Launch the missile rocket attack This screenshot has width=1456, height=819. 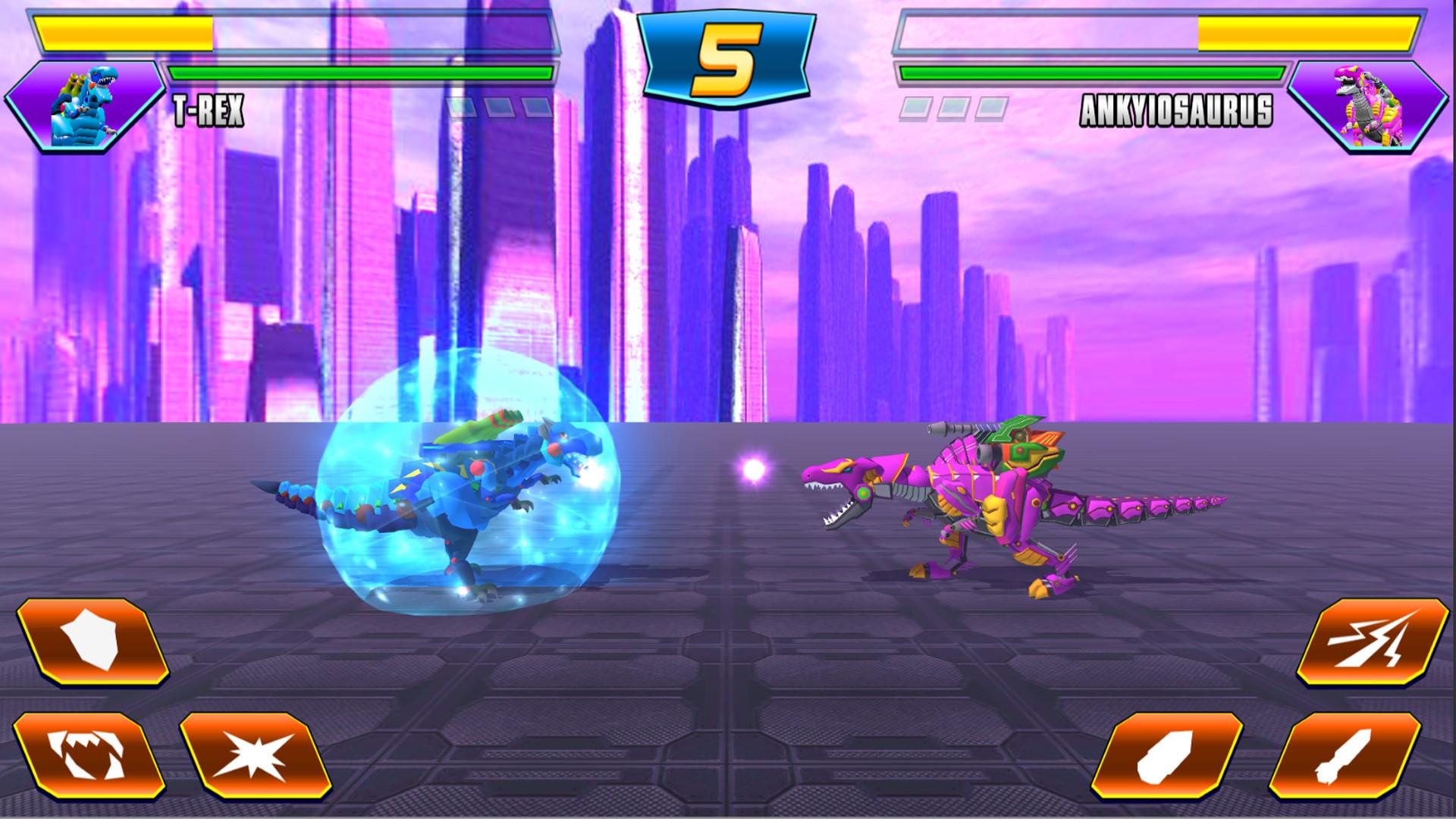coord(1345,755)
